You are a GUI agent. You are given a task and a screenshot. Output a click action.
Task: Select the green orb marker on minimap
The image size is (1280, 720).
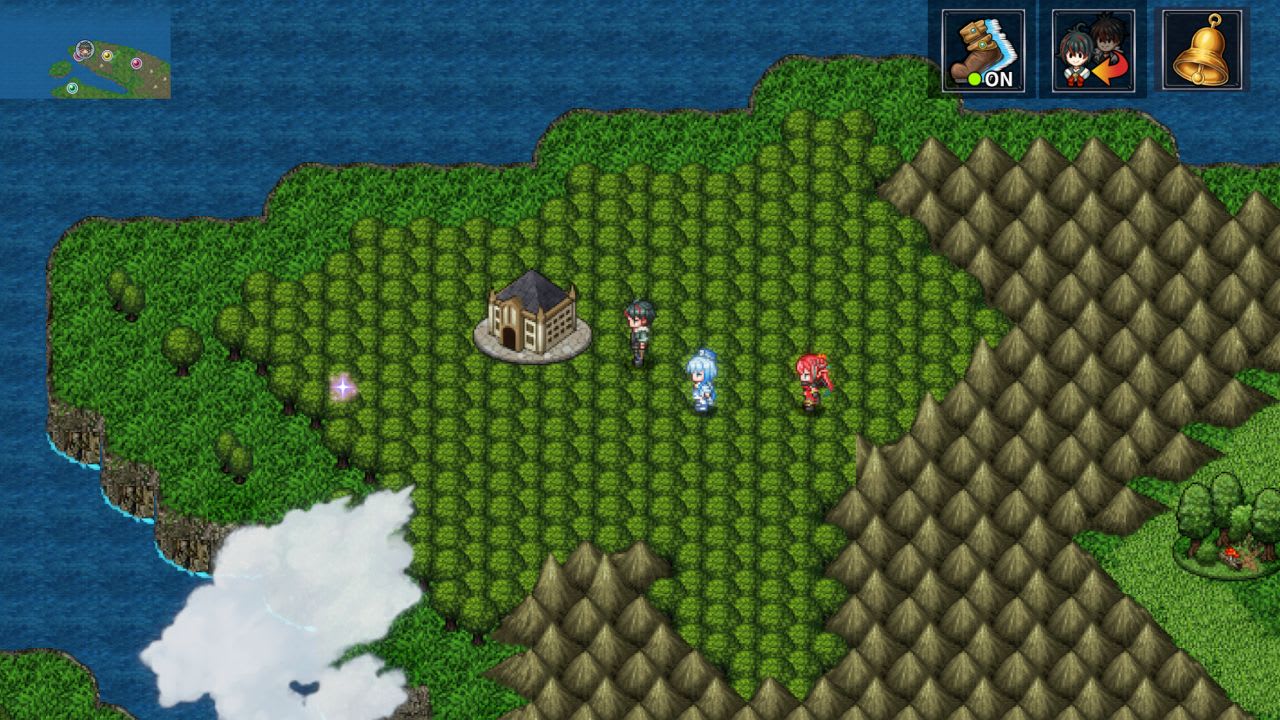point(72,86)
